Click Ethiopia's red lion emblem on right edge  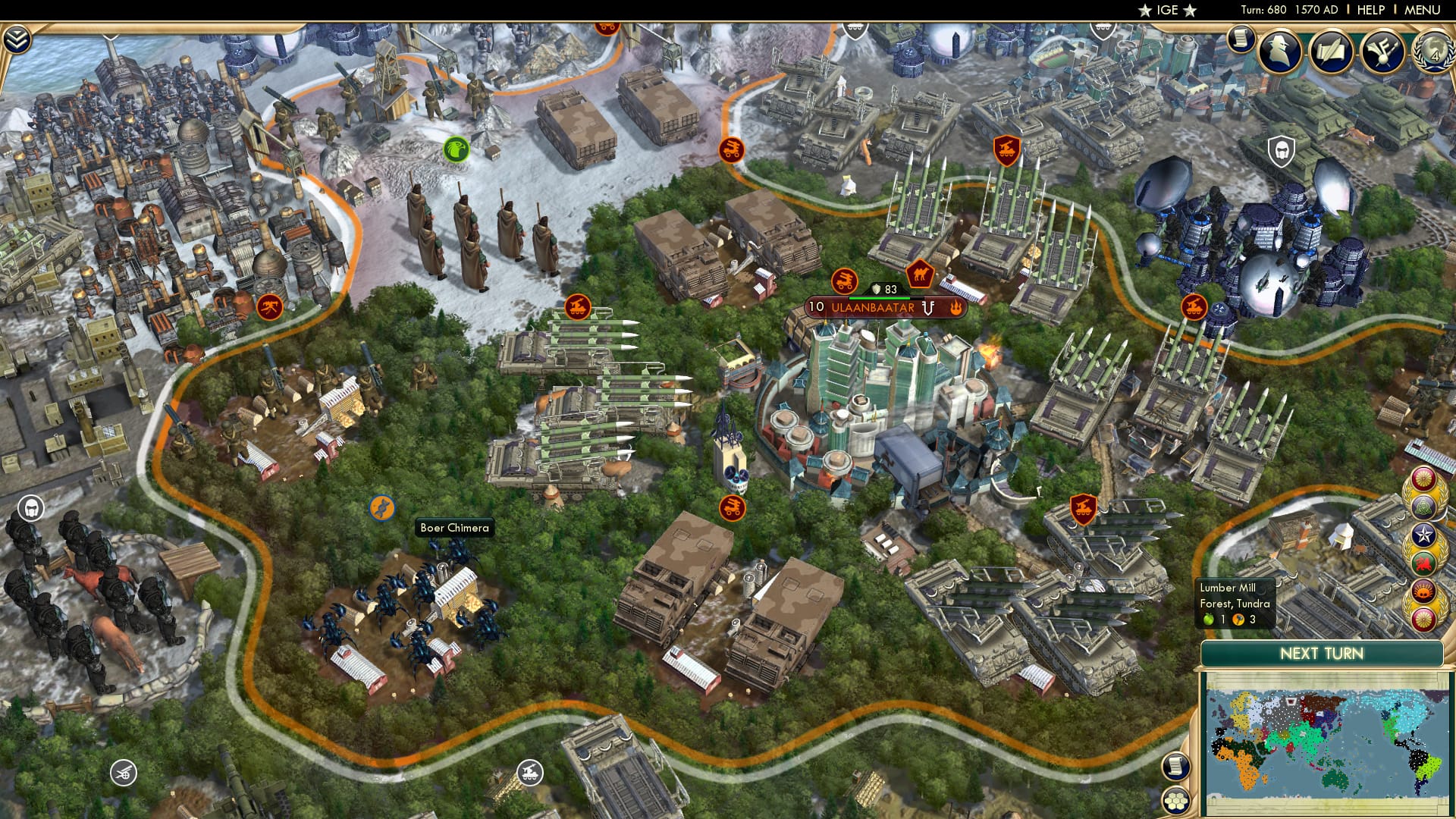tap(1423, 563)
